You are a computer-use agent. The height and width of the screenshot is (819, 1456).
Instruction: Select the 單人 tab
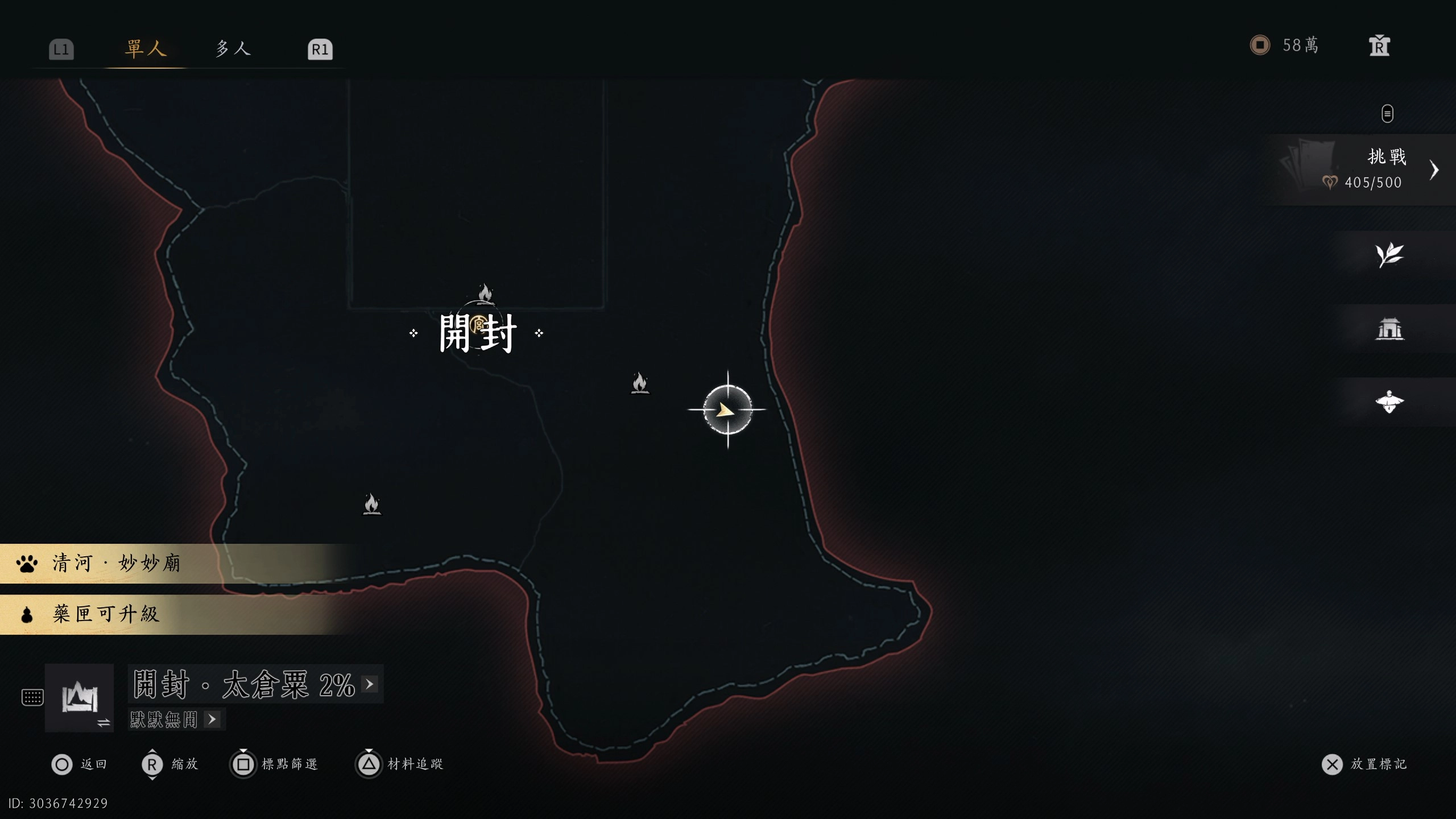[x=146, y=48]
